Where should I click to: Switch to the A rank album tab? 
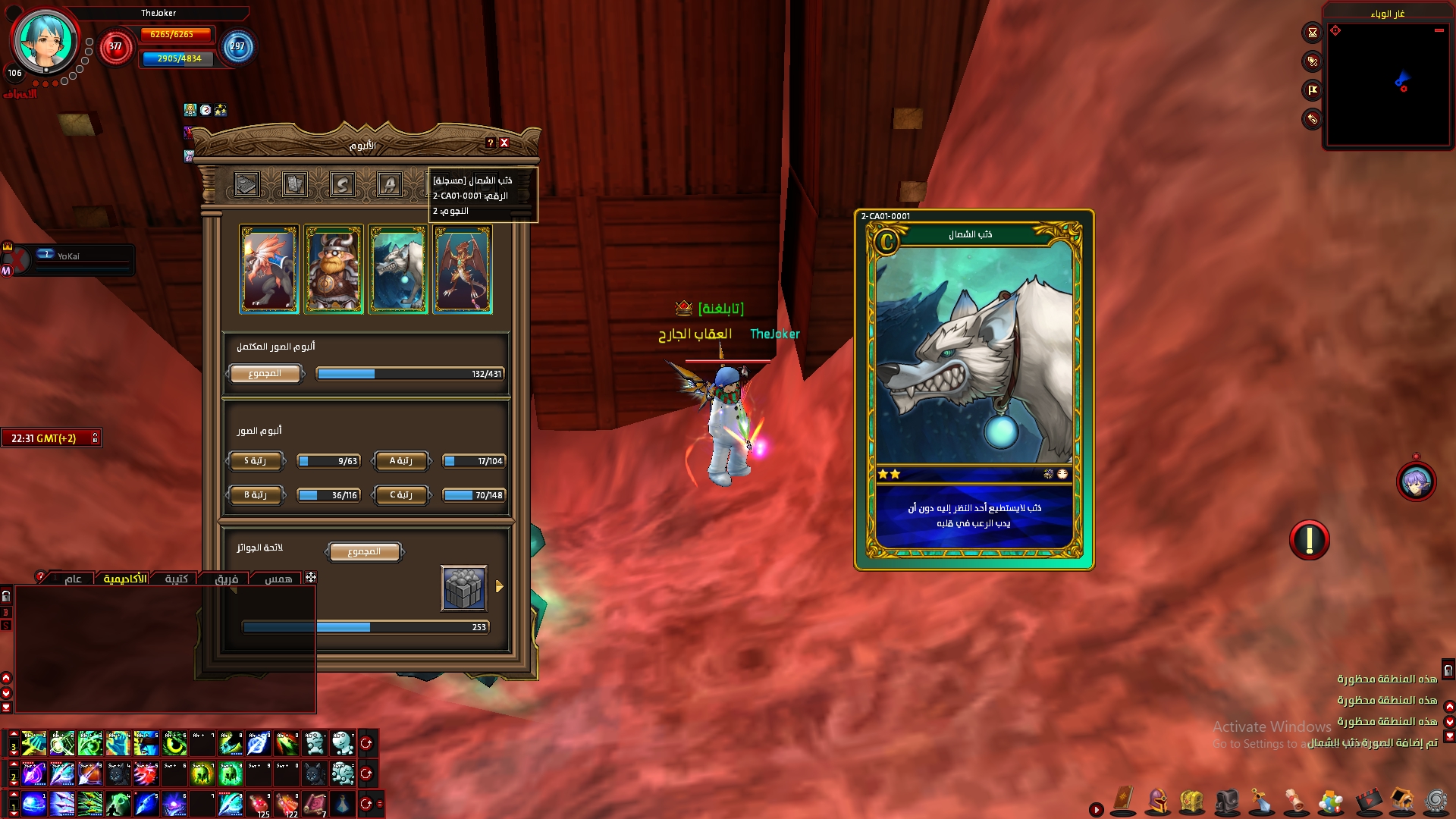point(390,184)
